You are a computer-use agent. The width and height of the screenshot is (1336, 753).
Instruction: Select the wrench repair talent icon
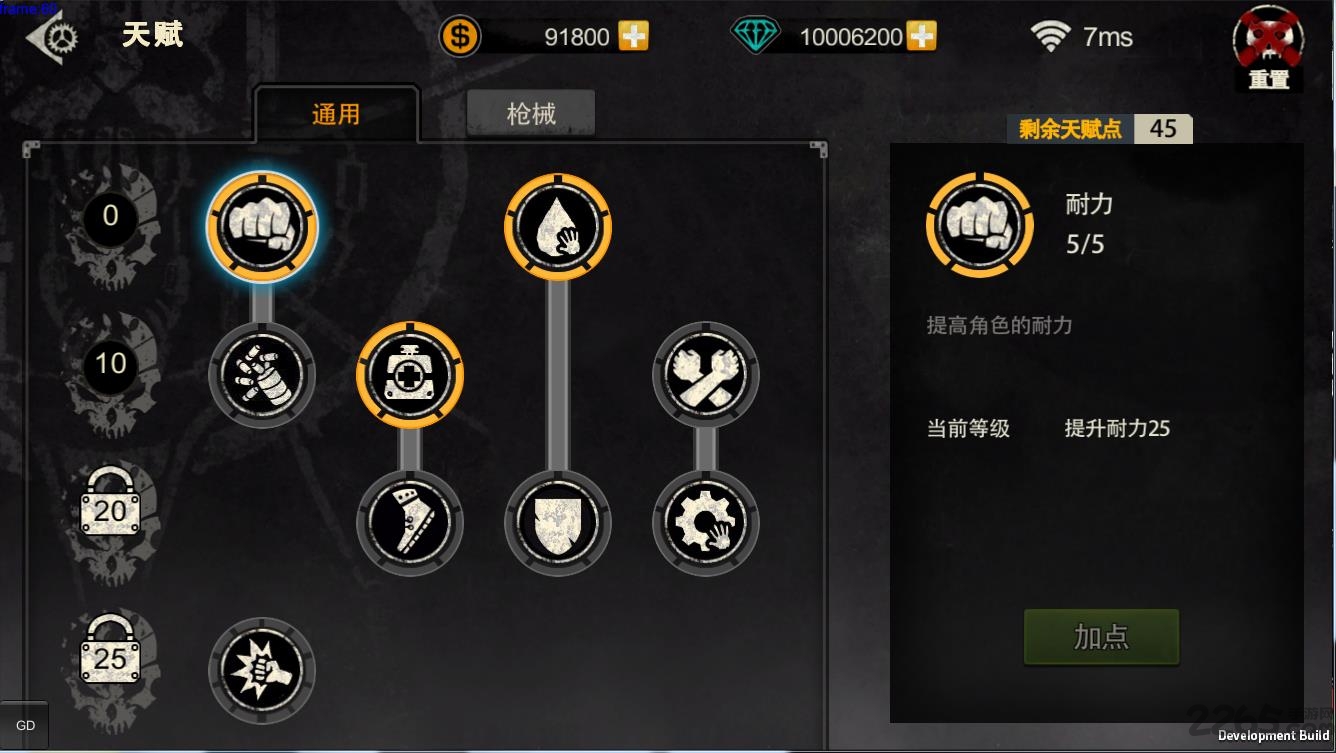tap(705, 375)
